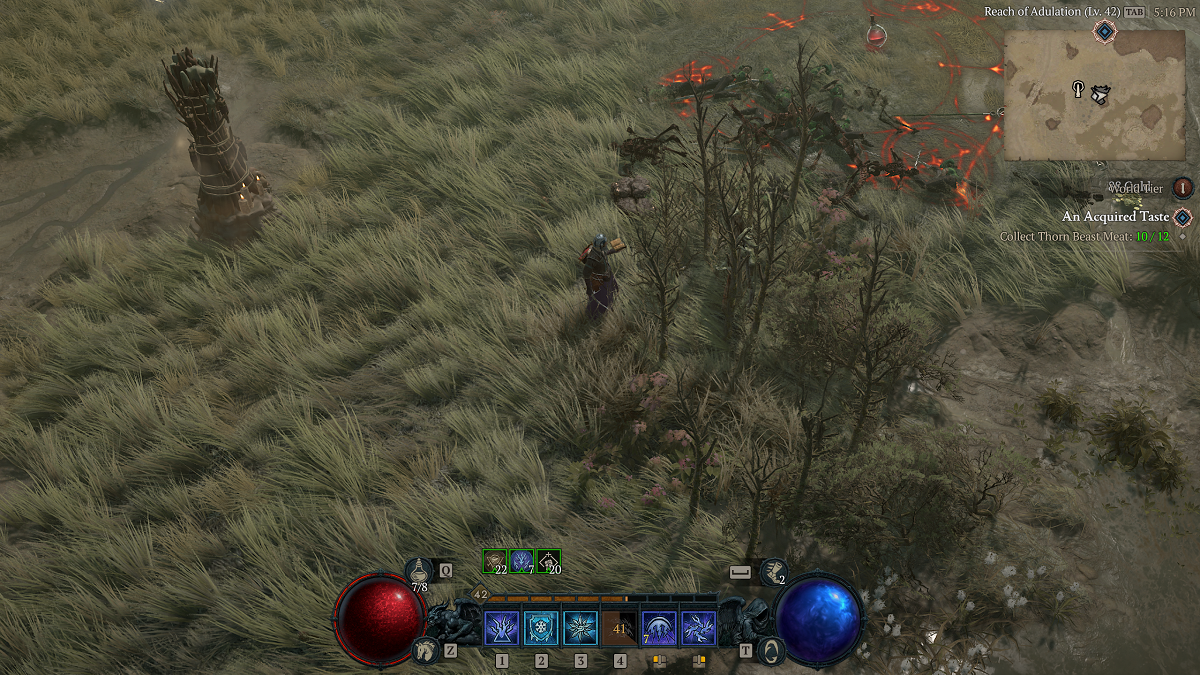Screen dimensions: 1200x675
Task: Click the horse mount icon
Action: pos(424,651)
